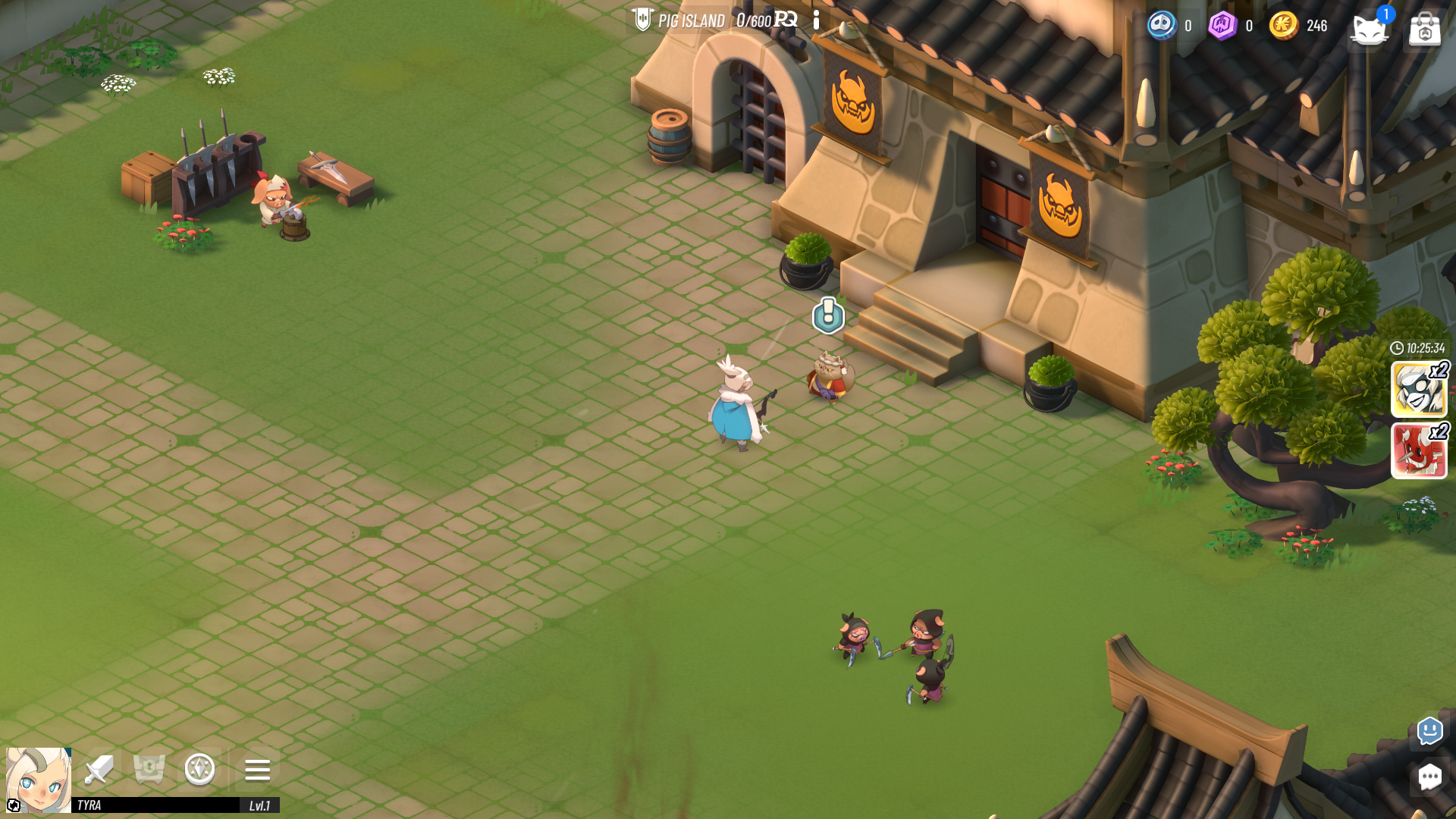
Task: Click the exclamation marker near the stairs
Action: pyautogui.click(x=827, y=316)
